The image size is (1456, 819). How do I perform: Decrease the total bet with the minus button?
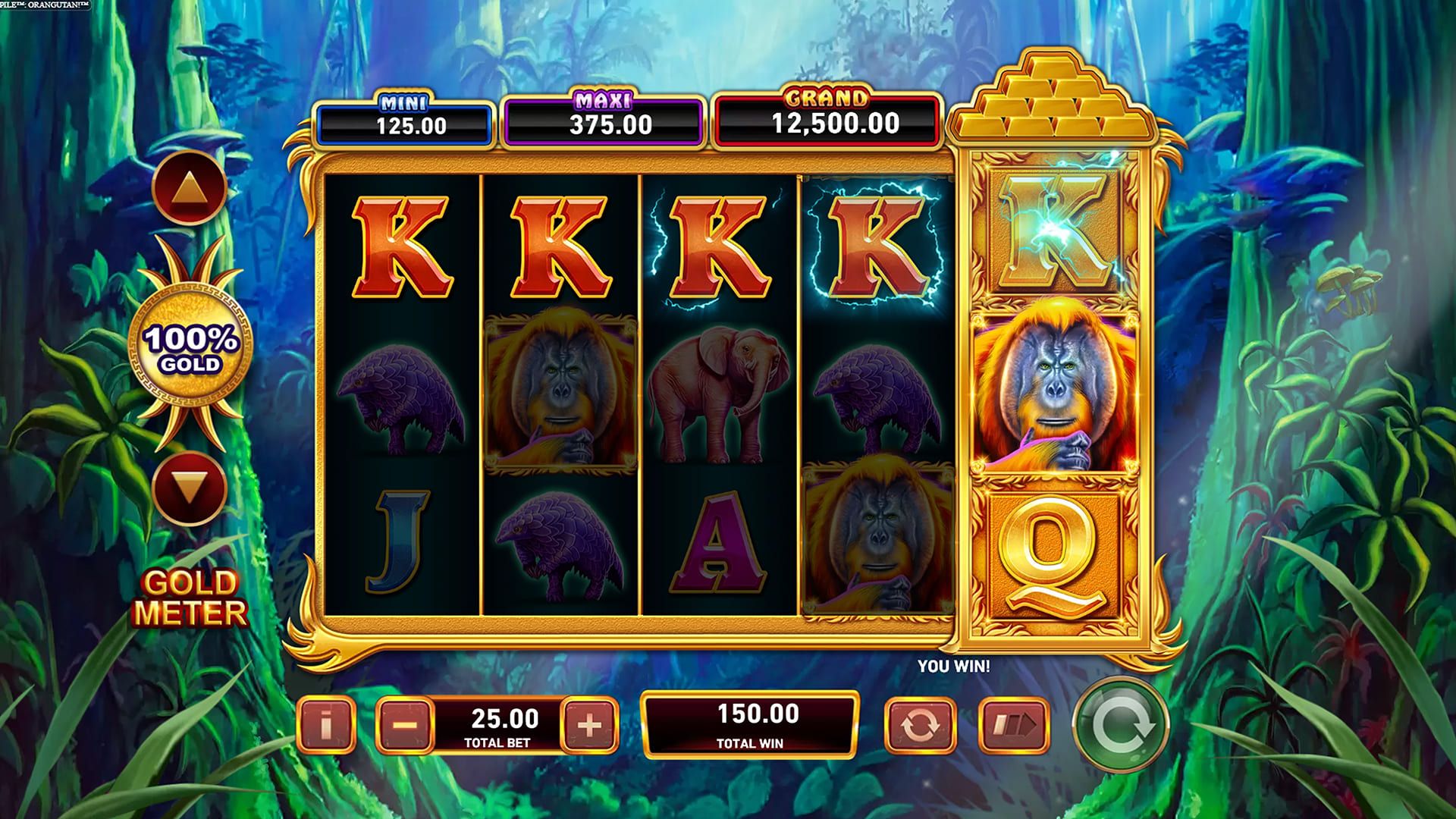tap(405, 726)
